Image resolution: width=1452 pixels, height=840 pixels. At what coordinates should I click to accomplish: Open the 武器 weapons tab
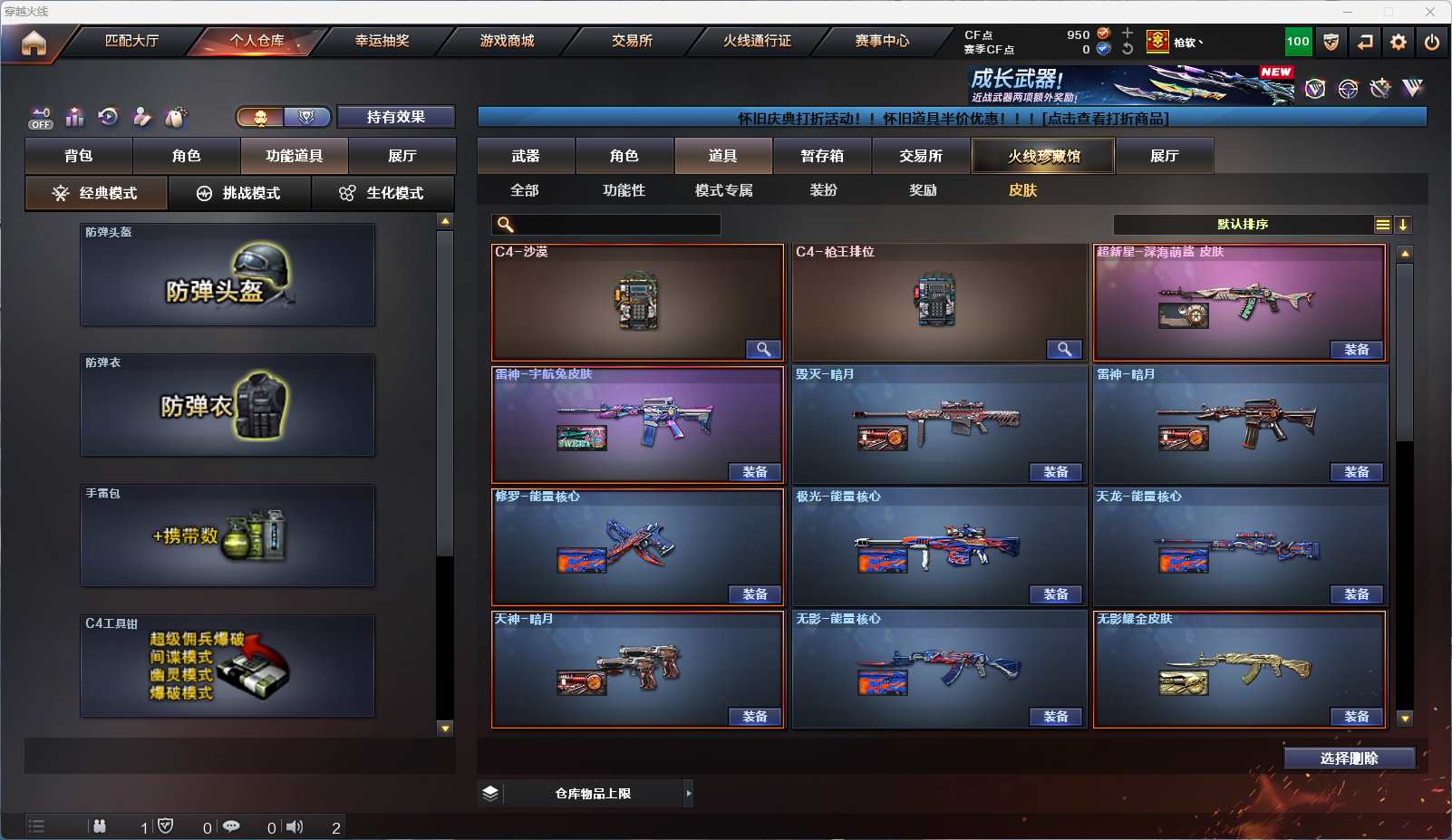click(526, 156)
